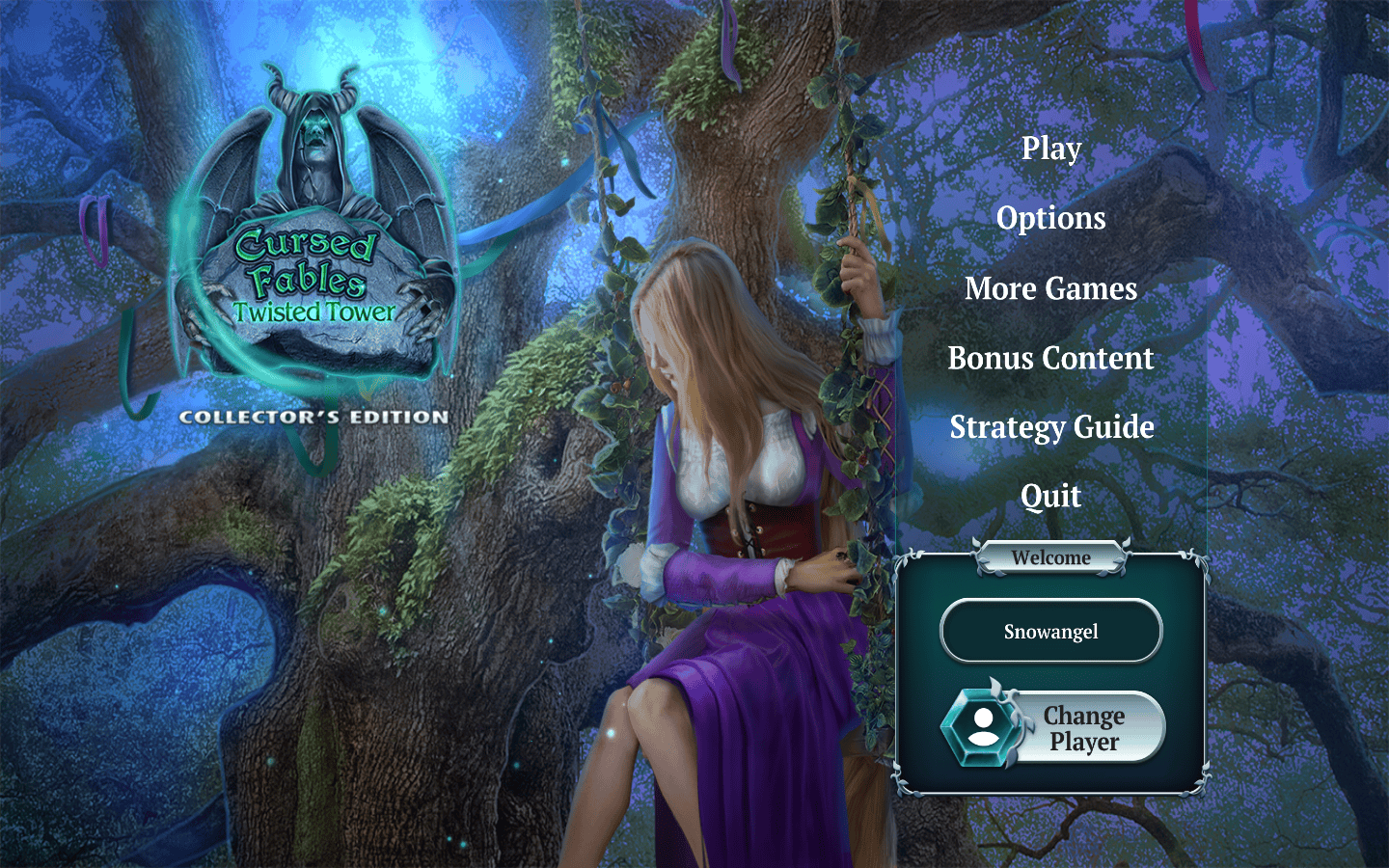Open the Options menu
1389x868 pixels.
pyautogui.click(x=1051, y=219)
